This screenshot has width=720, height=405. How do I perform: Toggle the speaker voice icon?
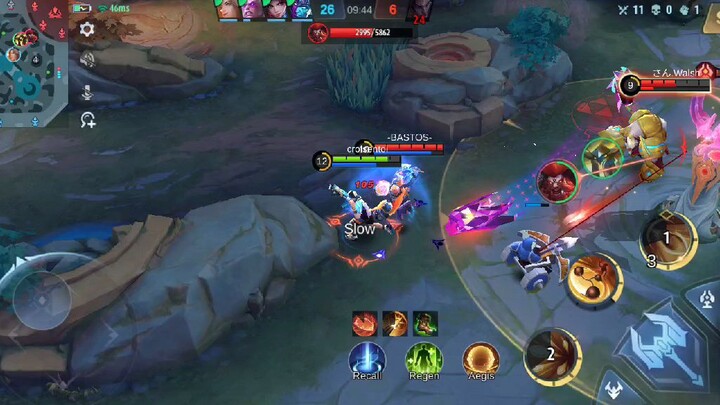(x=88, y=61)
